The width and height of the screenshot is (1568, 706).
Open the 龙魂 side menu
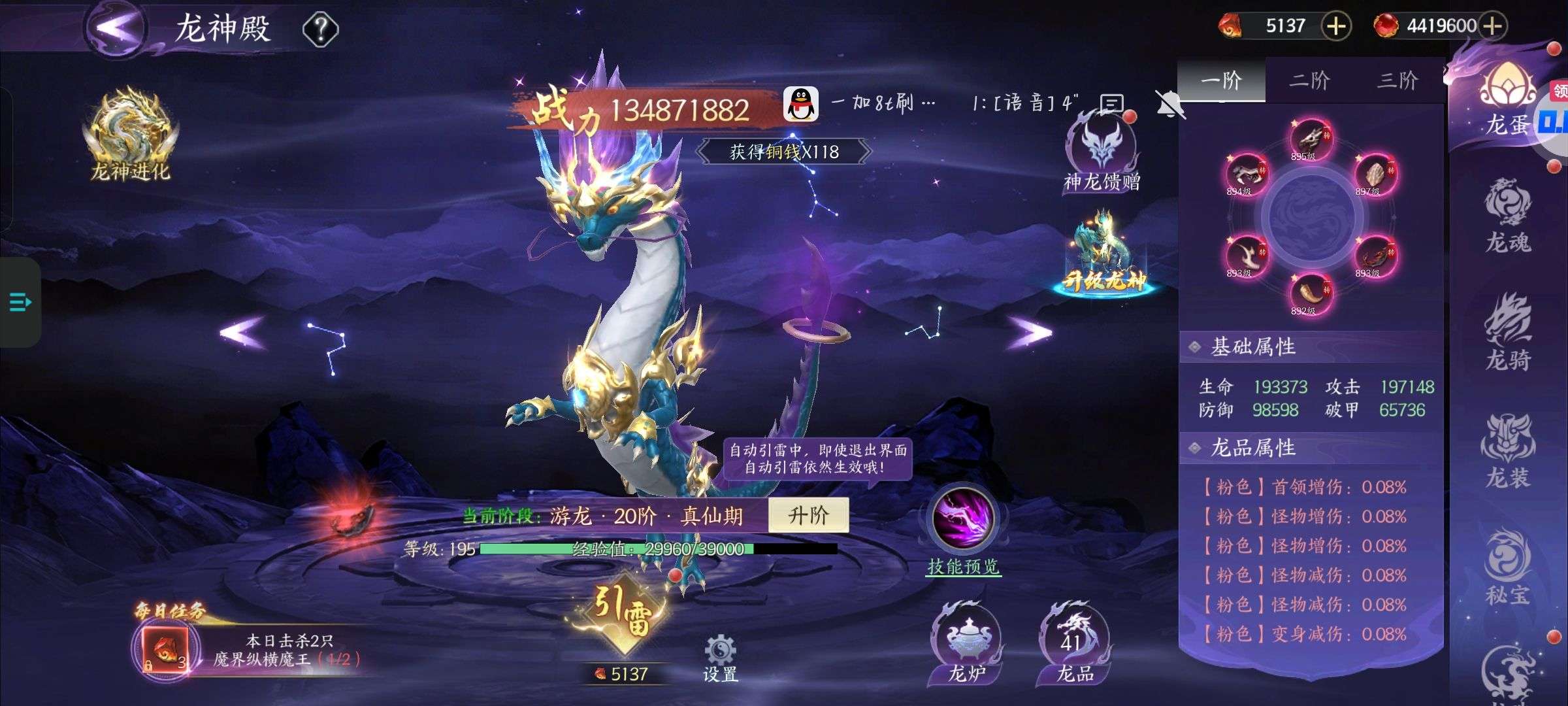click(1508, 216)
